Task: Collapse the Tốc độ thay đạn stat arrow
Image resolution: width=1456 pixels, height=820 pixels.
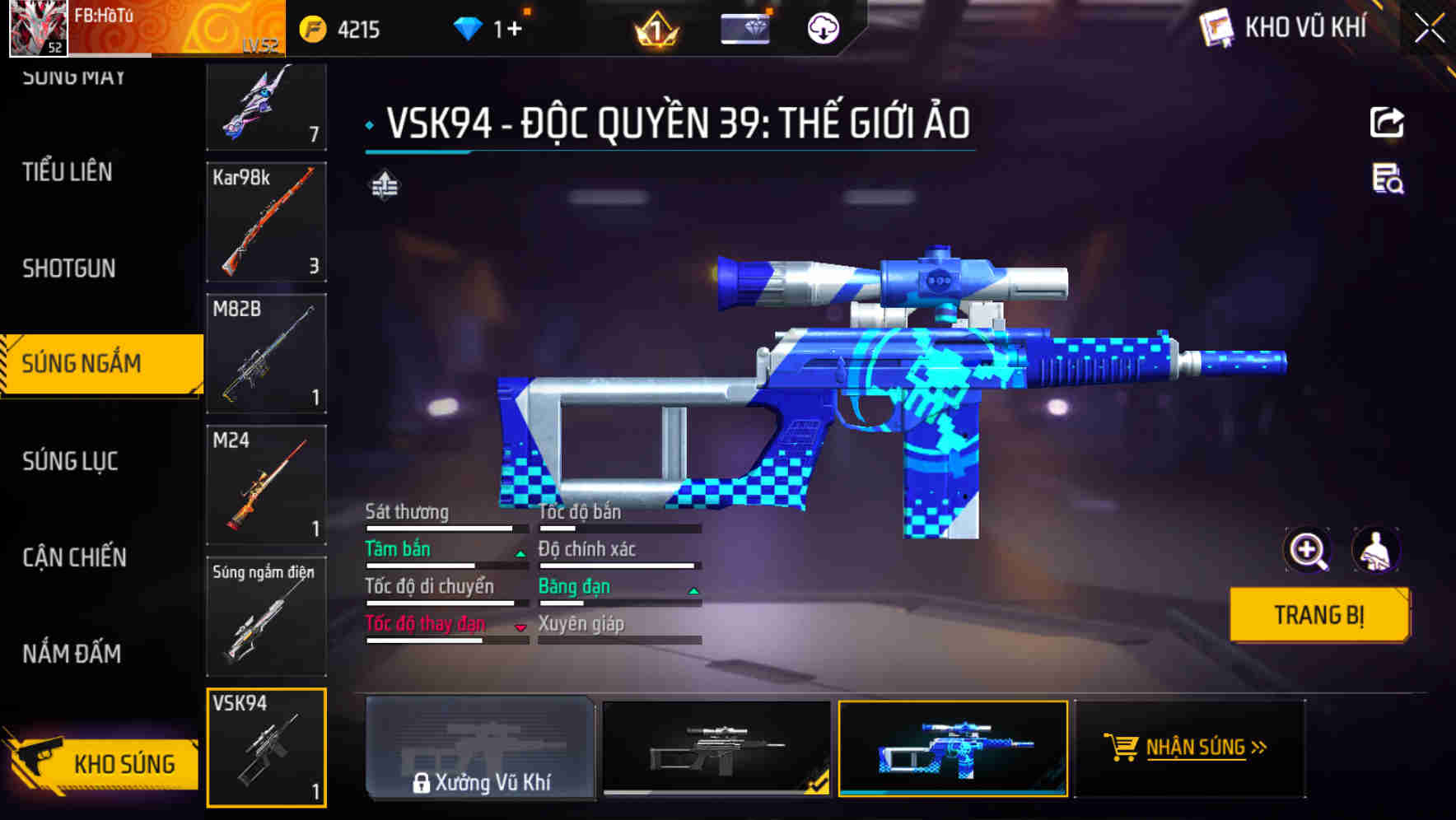Action: pos(520,627)
